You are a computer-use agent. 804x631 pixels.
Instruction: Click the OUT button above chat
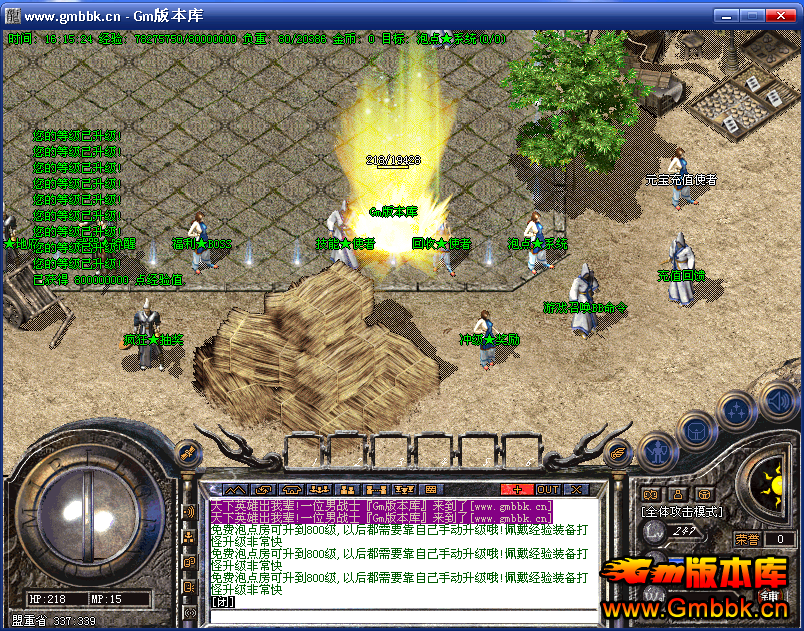pos(547,489)
